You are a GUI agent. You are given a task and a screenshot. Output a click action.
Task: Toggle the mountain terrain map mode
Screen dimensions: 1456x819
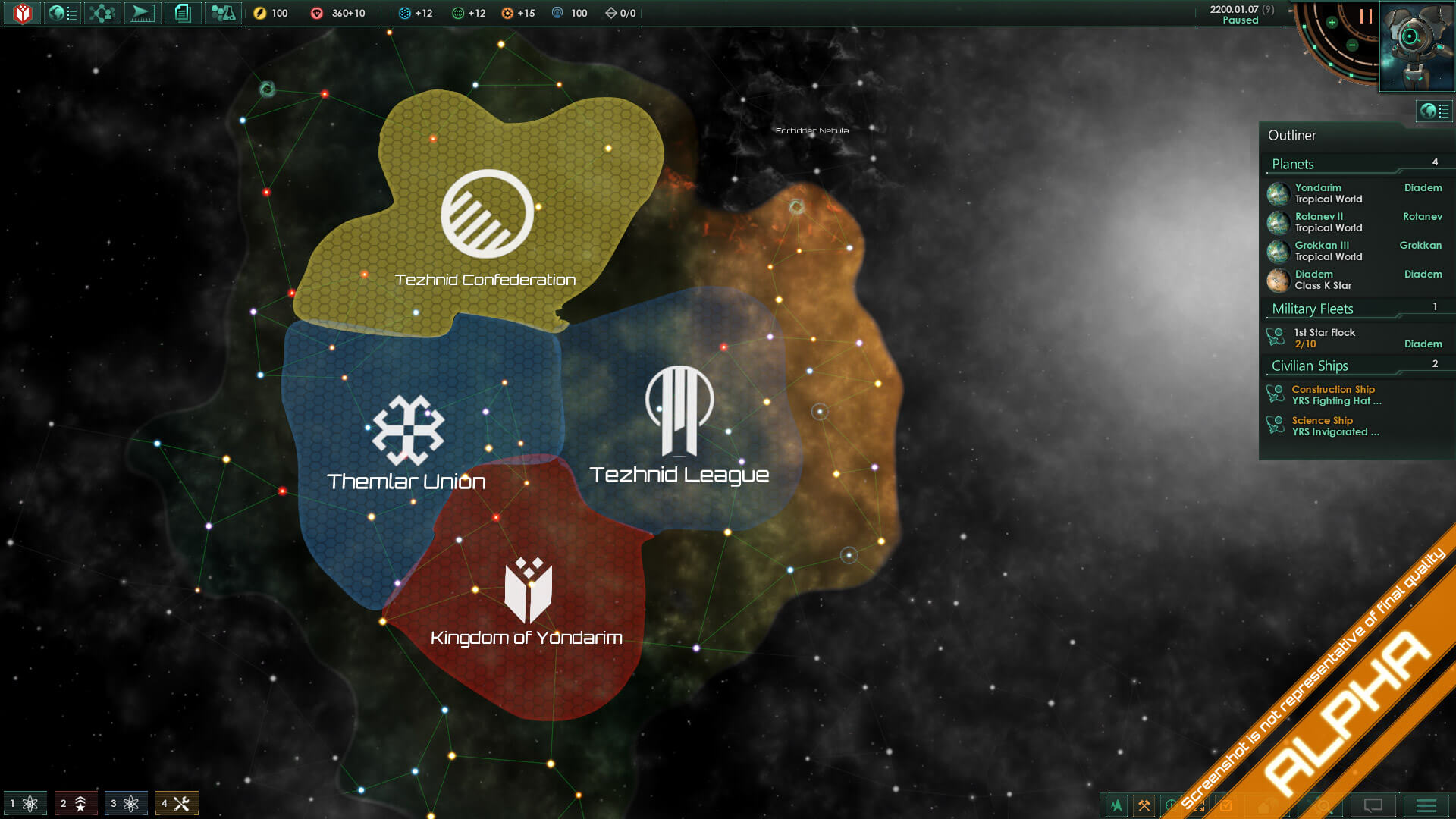point(1116,806)
